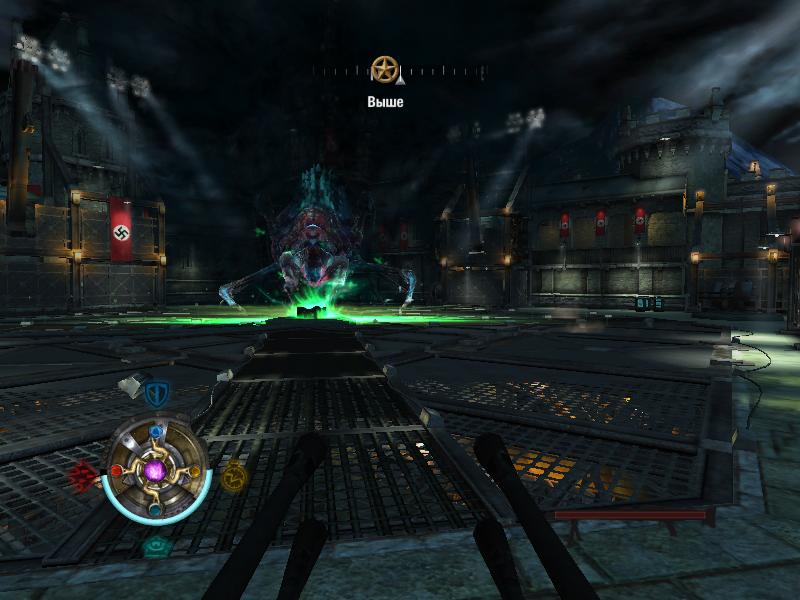Click the Thule medallion purple crystal
Image resolution: width=800 pixels, height=600 pixels.
[155, 469]
